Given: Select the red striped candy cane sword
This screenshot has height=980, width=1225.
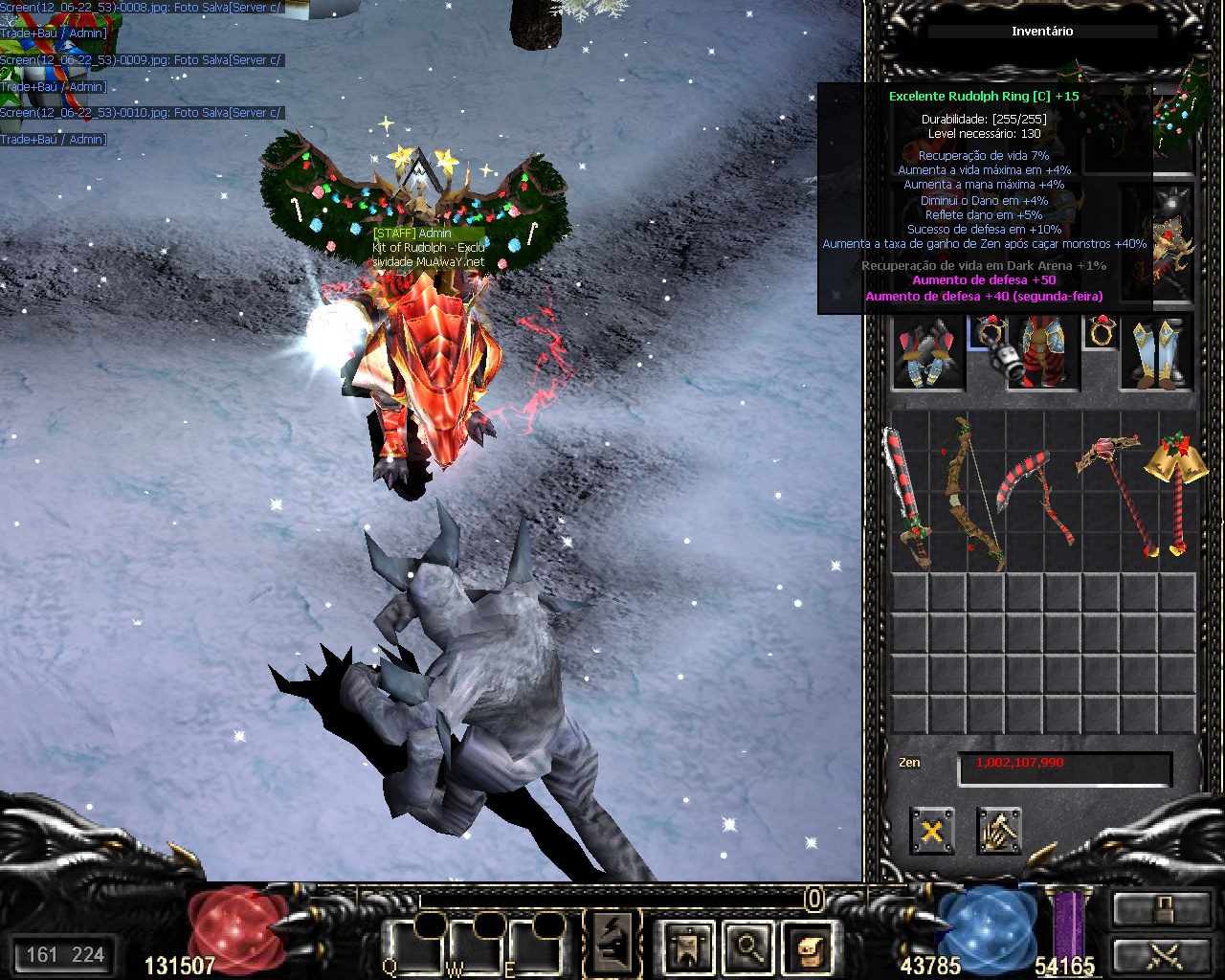Looking at the screenshot, I should pos(907,498).
